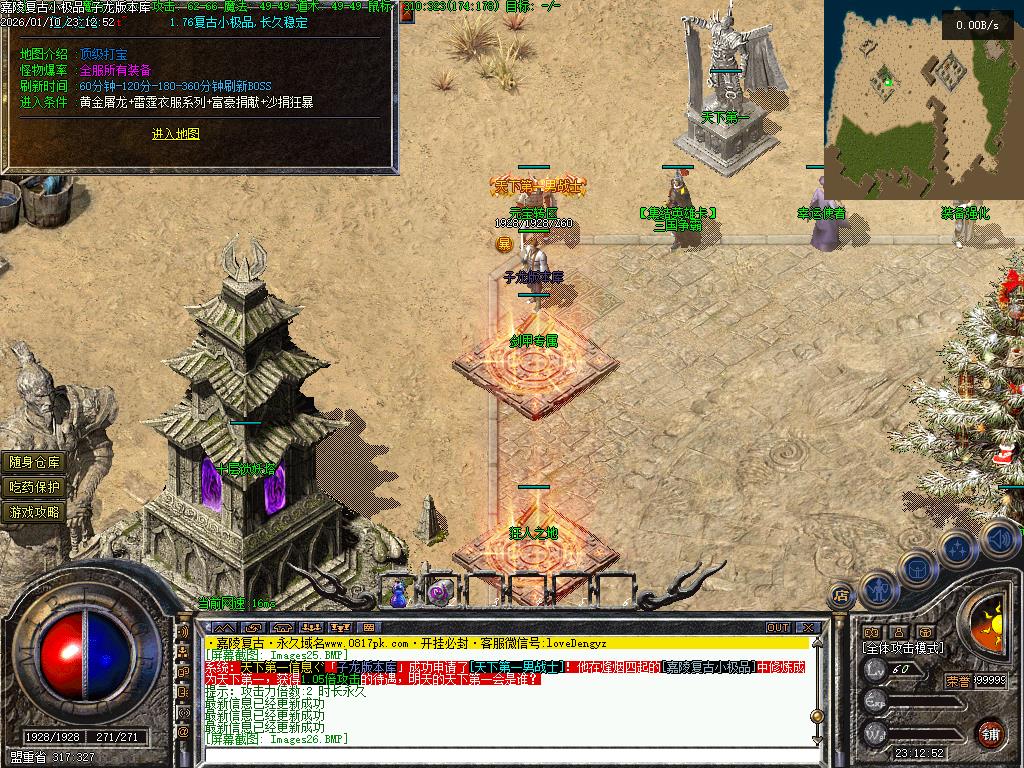Switch the 全体攻击模式 attack mode label
Image resolution: width=1024 pixels, height=768 pixels.
point(902,648)
